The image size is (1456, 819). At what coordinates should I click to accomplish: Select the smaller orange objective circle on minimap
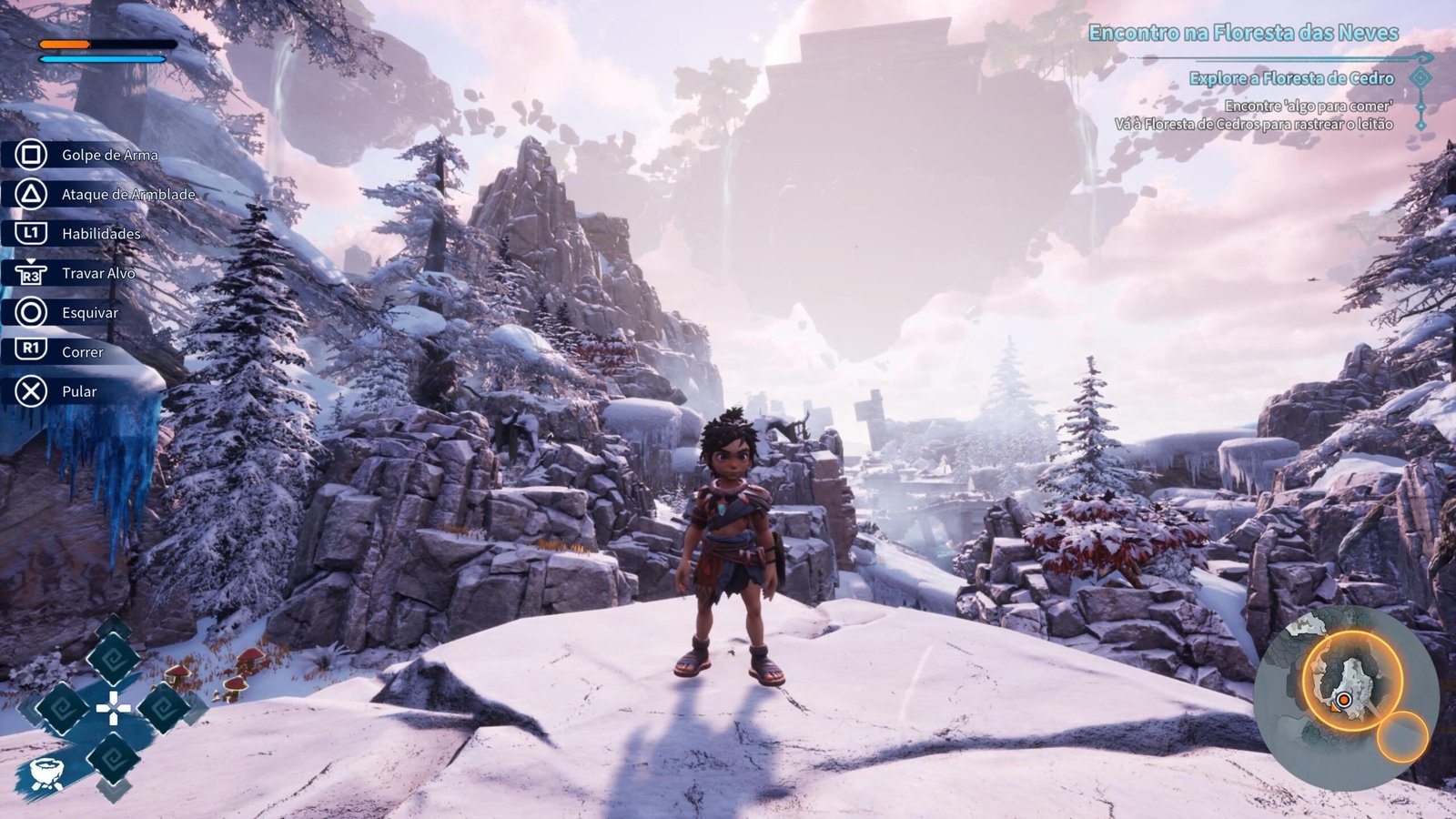[x=1401, y=738]
